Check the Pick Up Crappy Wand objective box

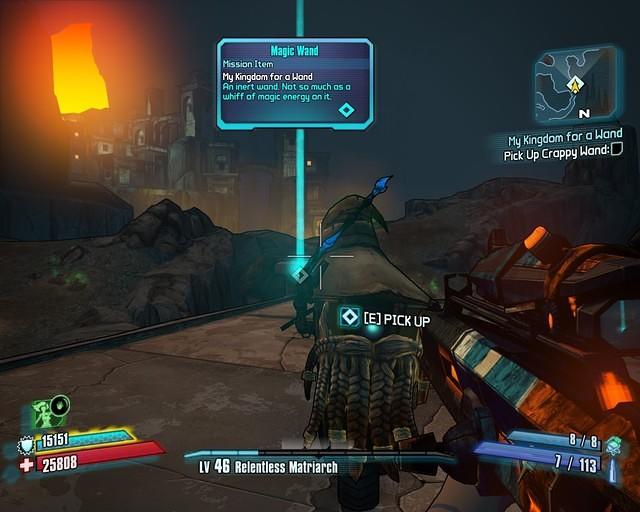(x=616, y=150)
